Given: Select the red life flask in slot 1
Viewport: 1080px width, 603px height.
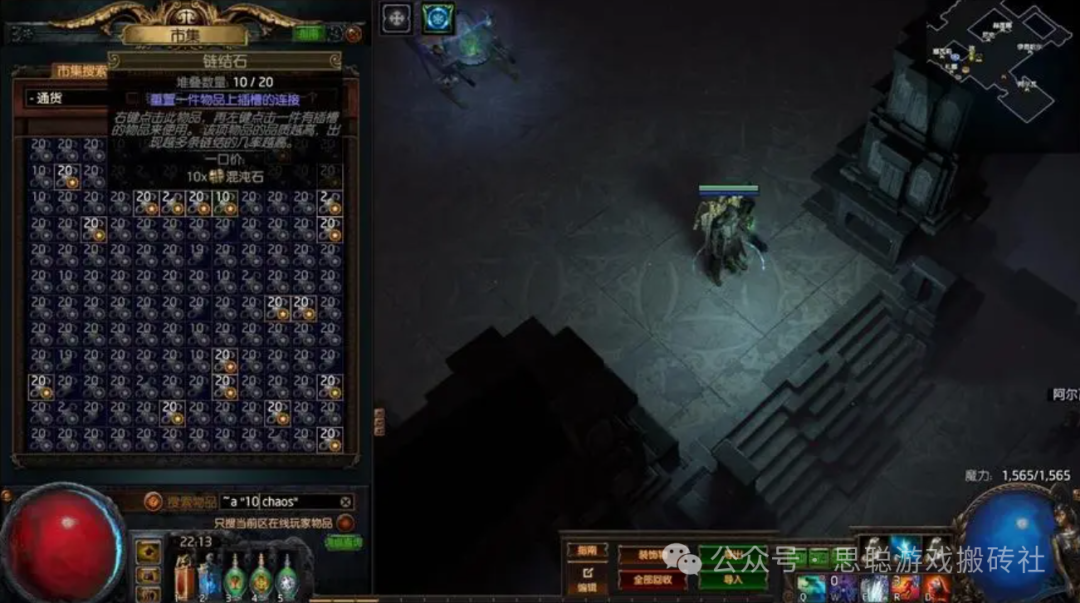Looking at the screenshot, I should [x=184, y=578].
